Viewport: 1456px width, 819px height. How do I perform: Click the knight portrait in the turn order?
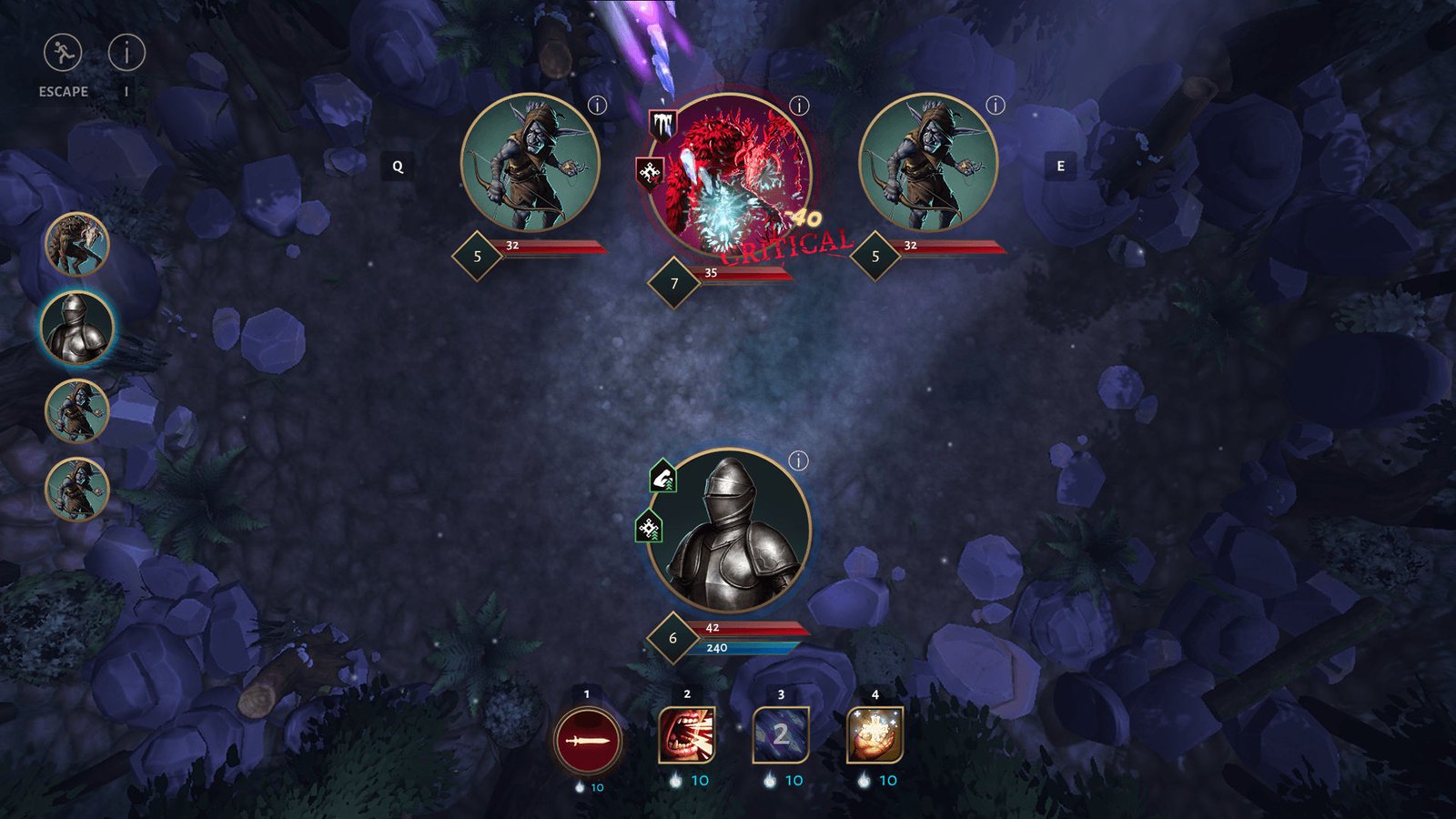[77, 326]
